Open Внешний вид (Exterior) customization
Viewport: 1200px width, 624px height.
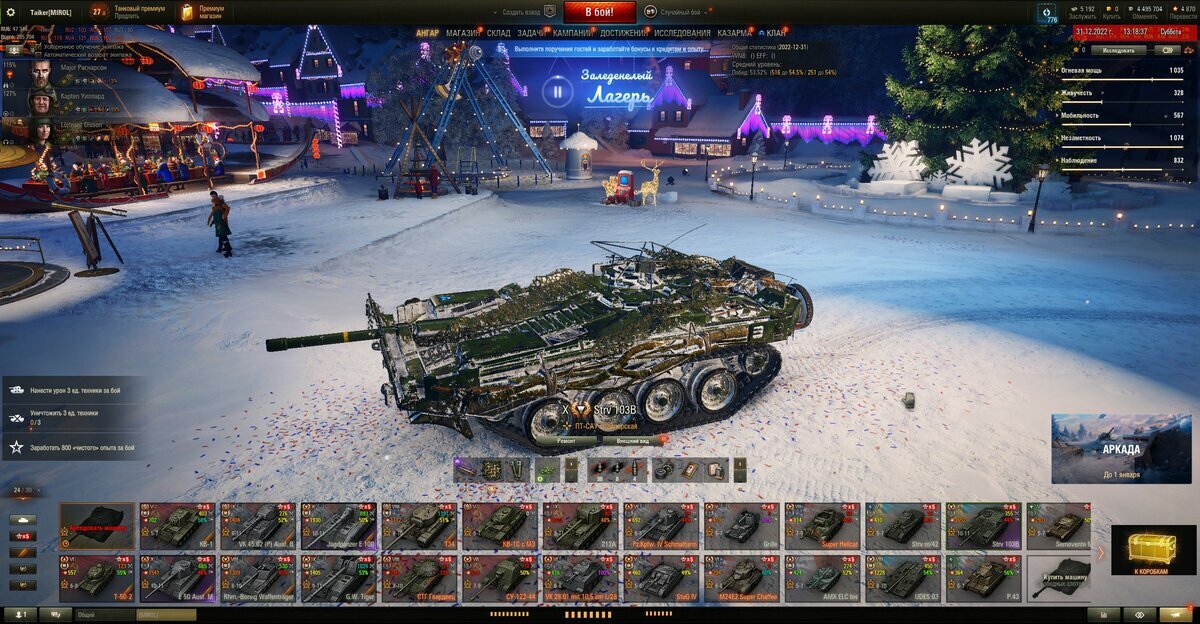click(632, 440)
